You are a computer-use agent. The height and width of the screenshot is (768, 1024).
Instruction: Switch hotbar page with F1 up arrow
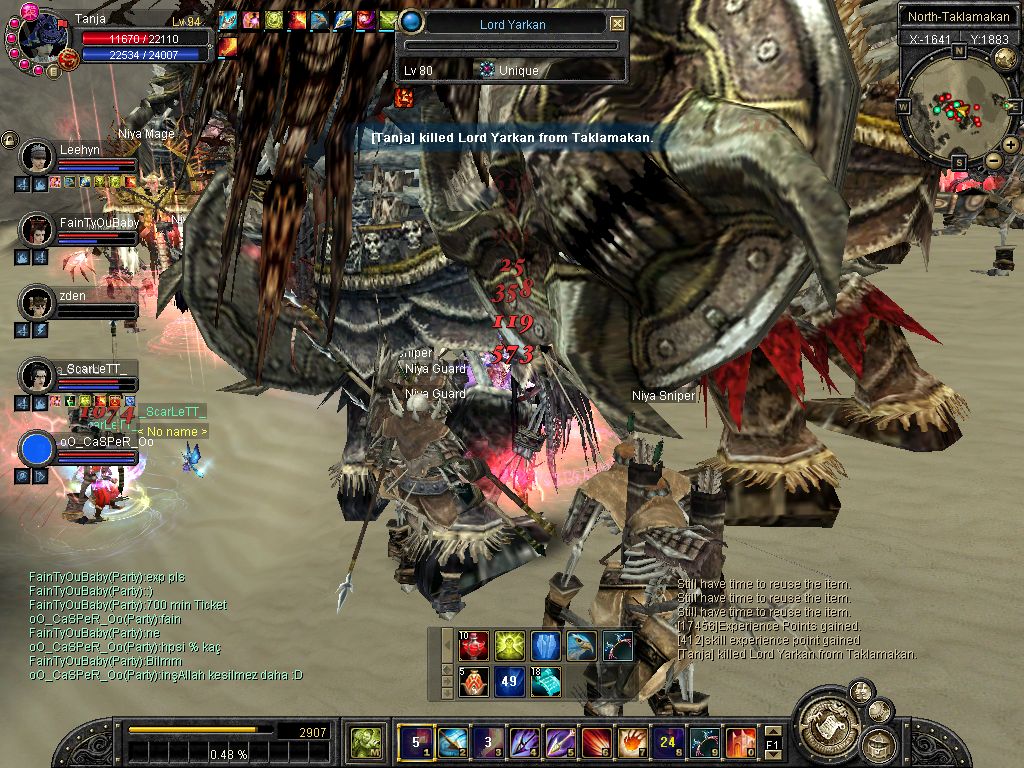pyautogui.click(x=773, y=733)
